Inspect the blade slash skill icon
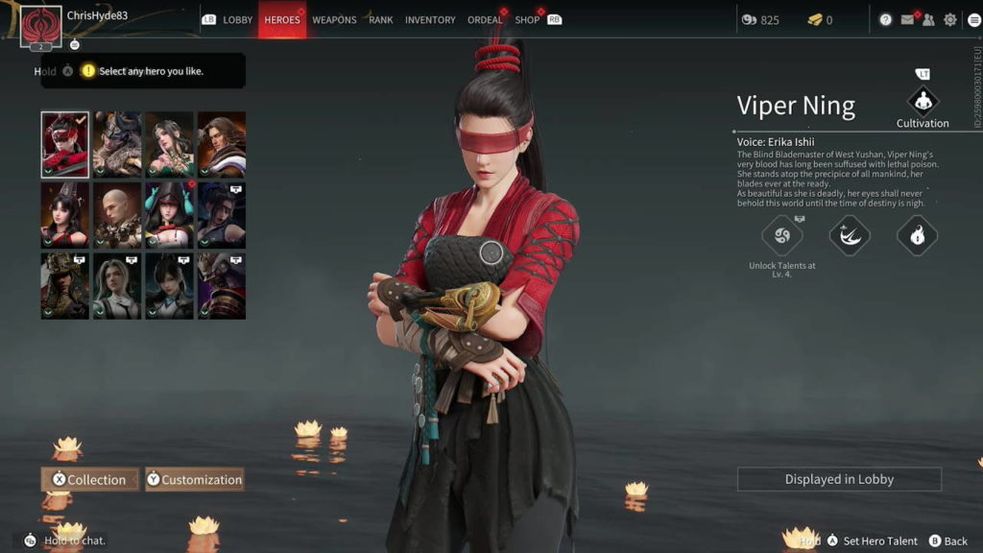983x553 pixels. 849,236
